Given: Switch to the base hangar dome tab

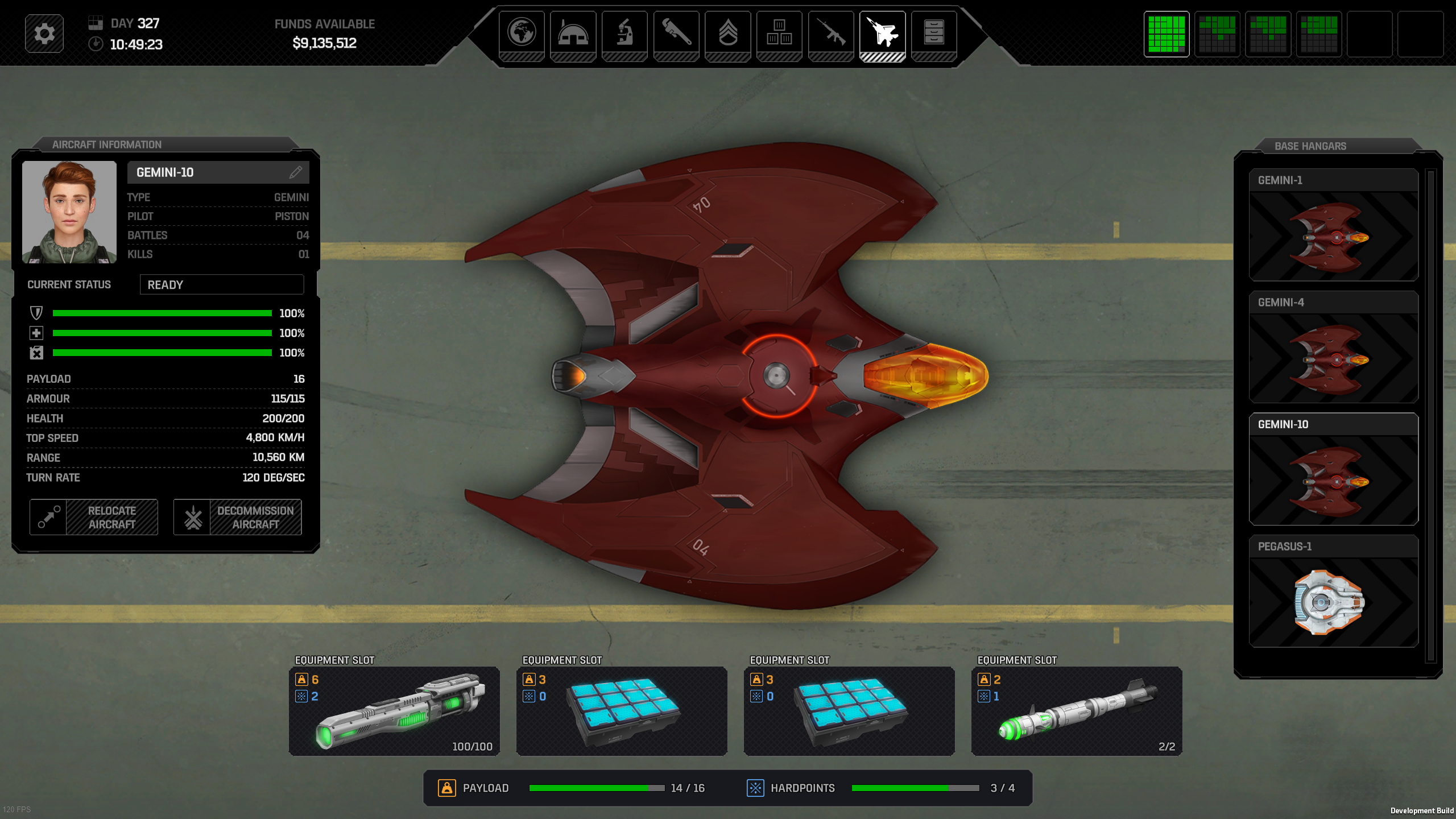Looking at the screenshot, I should click(x=573, y=33).
